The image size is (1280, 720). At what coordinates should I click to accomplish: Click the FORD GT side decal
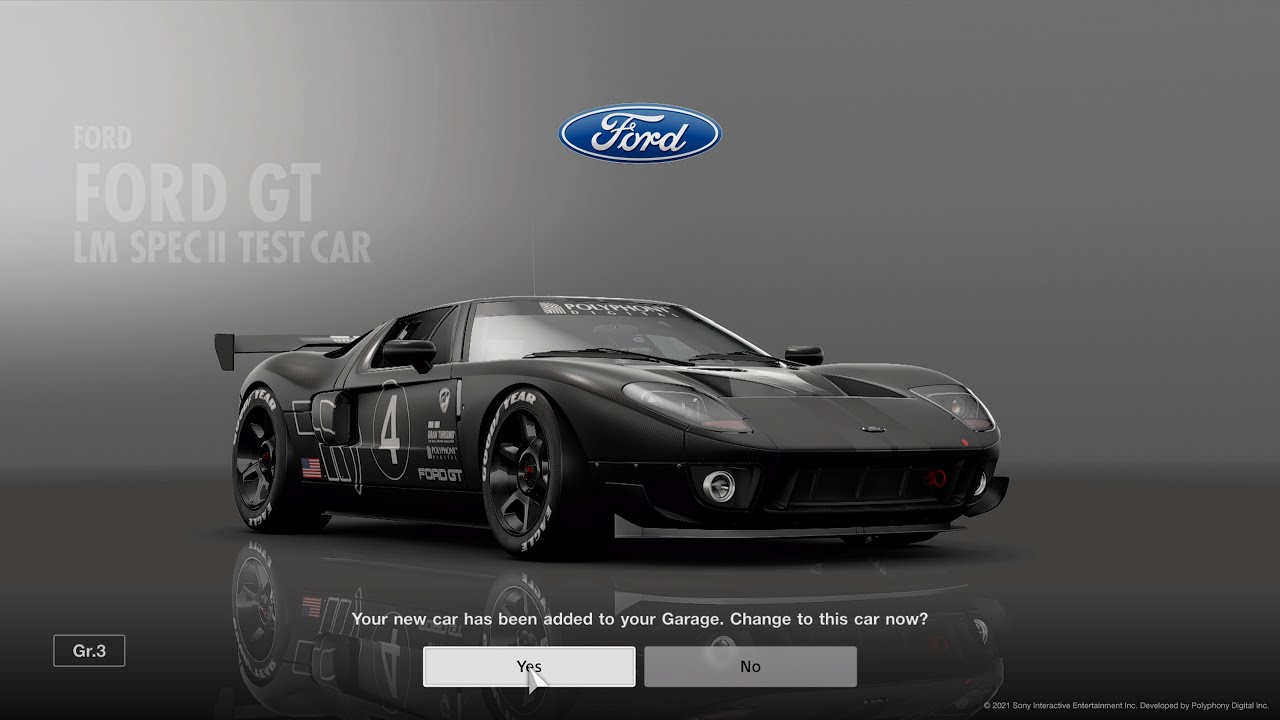tap(440, 474)
